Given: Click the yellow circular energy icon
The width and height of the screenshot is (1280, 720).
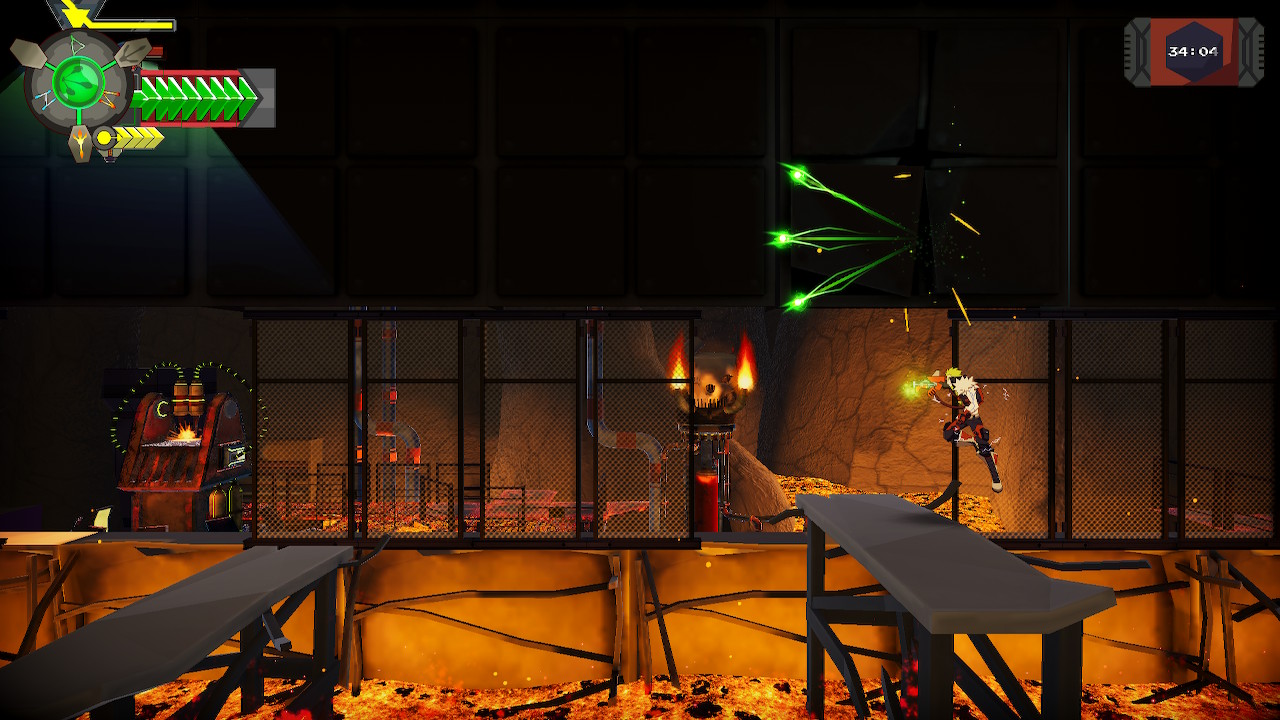Looking at the screenshot, I should pyautogui.click(x=104, y=137).
